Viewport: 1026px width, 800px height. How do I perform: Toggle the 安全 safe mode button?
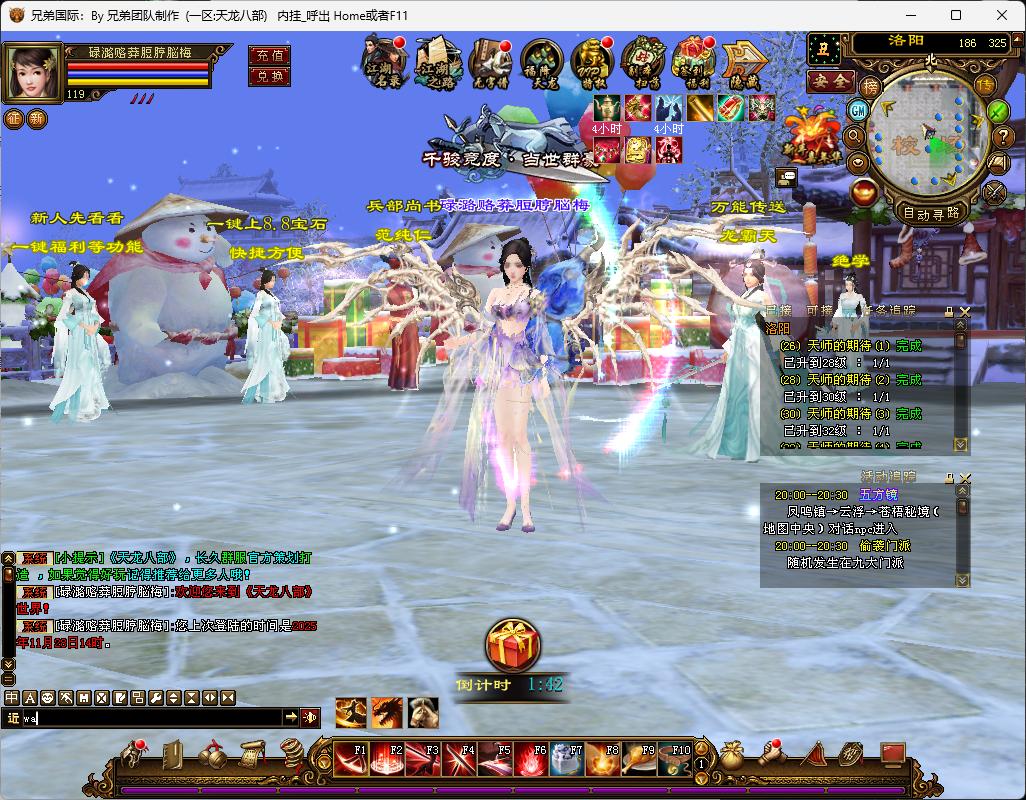(x=830, y=81)
